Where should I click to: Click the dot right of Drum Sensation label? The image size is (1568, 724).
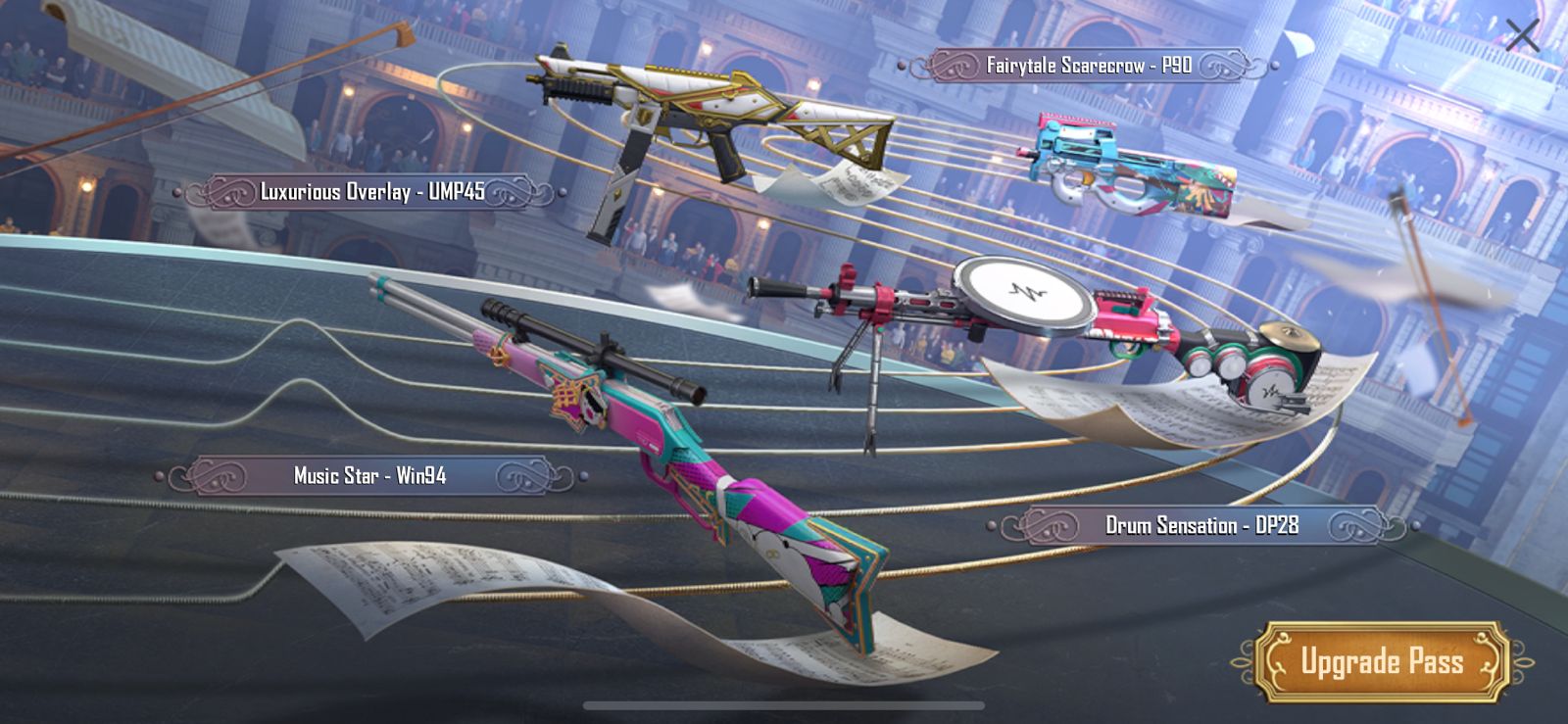[1417, 524]
